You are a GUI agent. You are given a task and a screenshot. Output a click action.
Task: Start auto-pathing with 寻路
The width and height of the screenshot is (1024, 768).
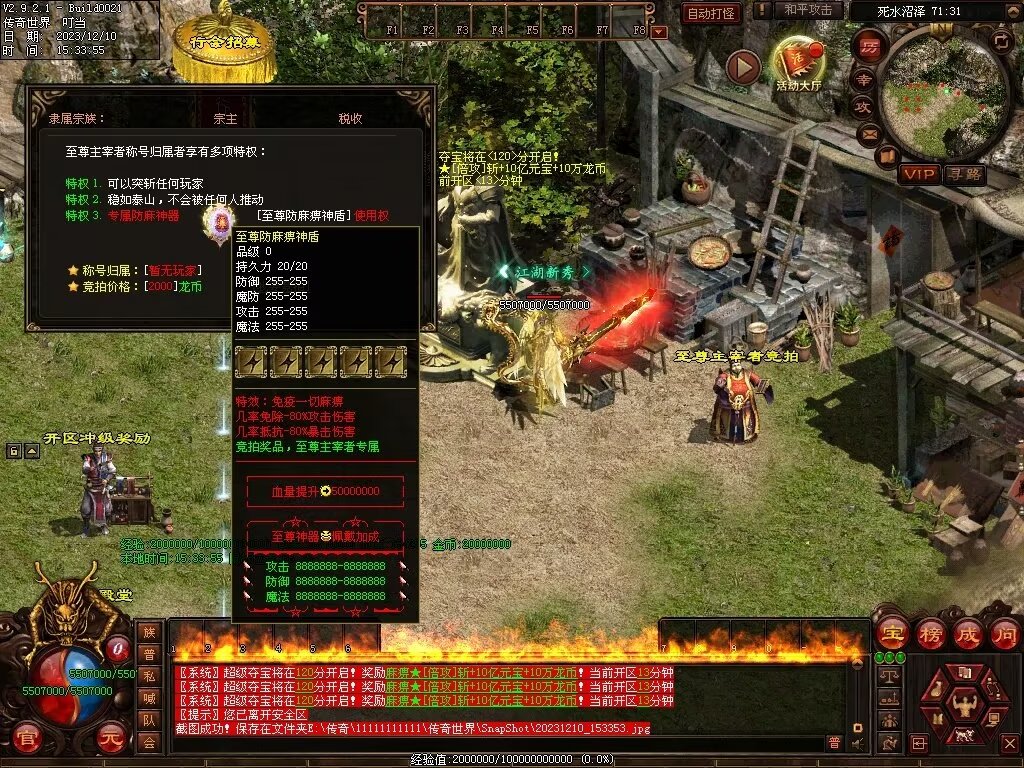pyautogui.click(x=965, y=174)
